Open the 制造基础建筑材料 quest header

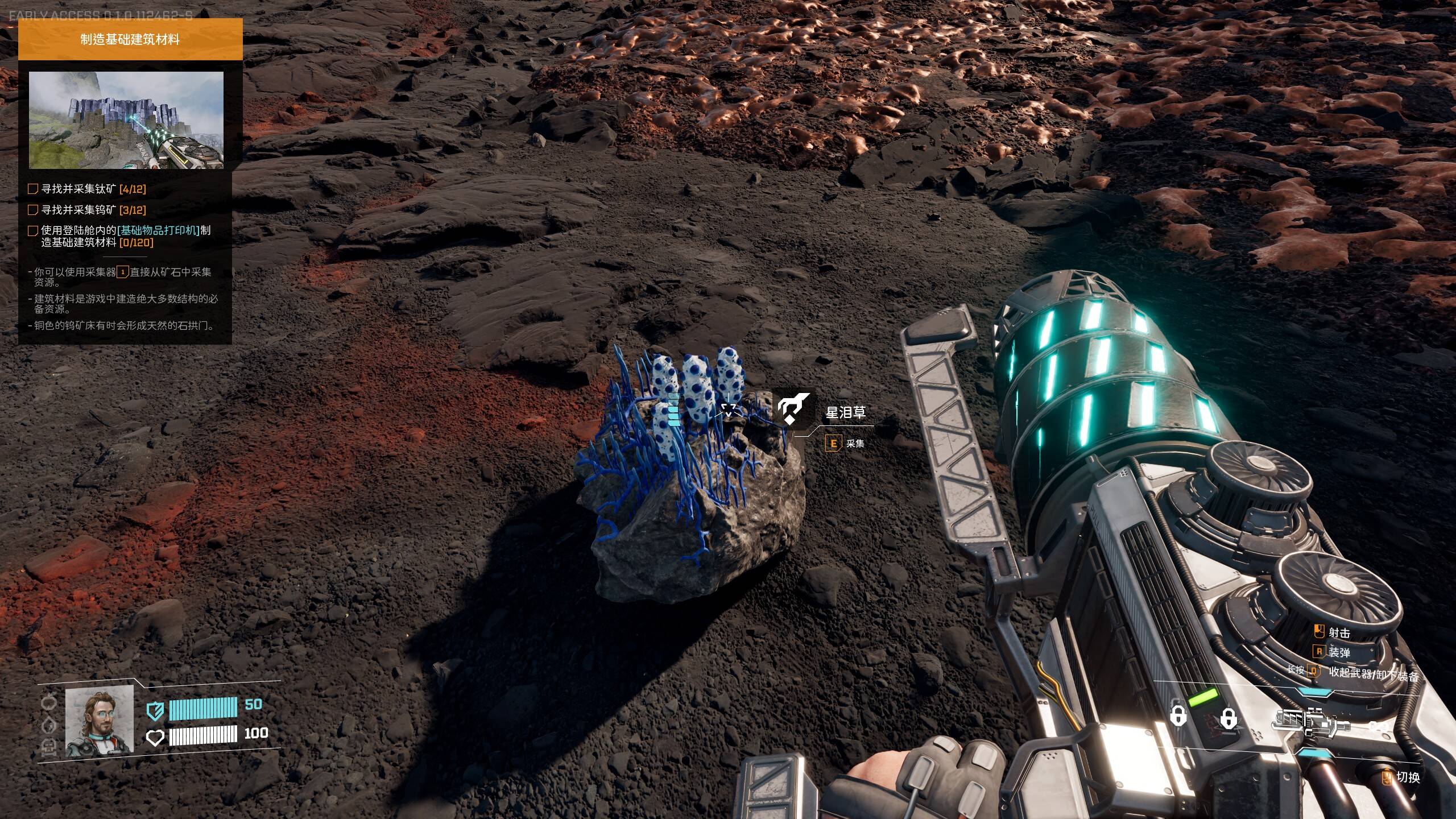coord(130,39)
